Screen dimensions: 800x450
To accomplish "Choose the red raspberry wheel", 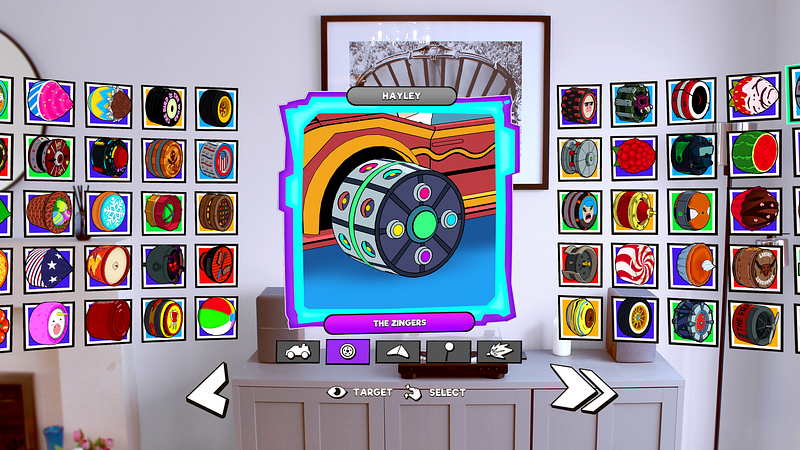I will point(636,156).
